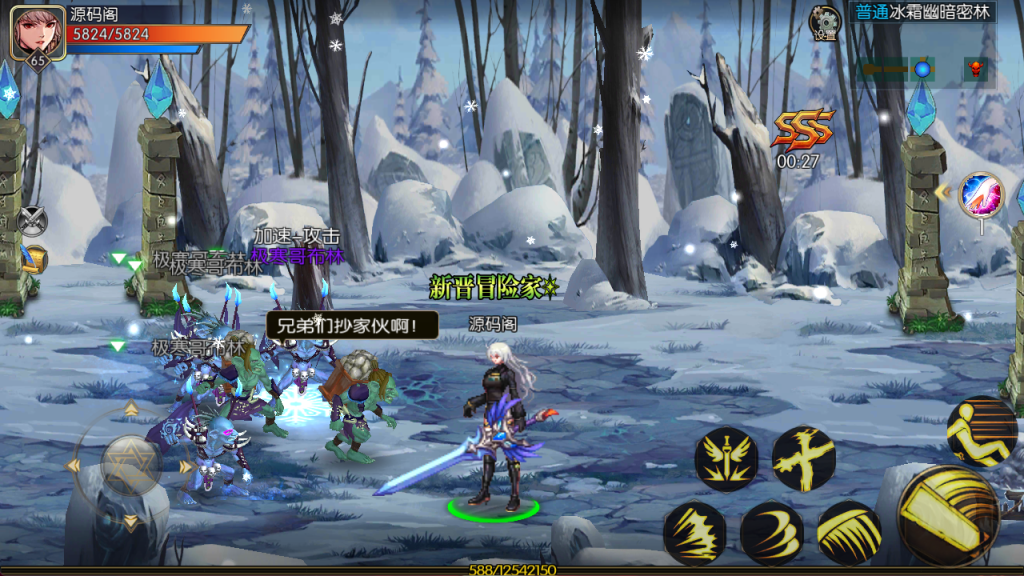Use the cross slash skill
1024x576 pixels.
coord(803,459)
